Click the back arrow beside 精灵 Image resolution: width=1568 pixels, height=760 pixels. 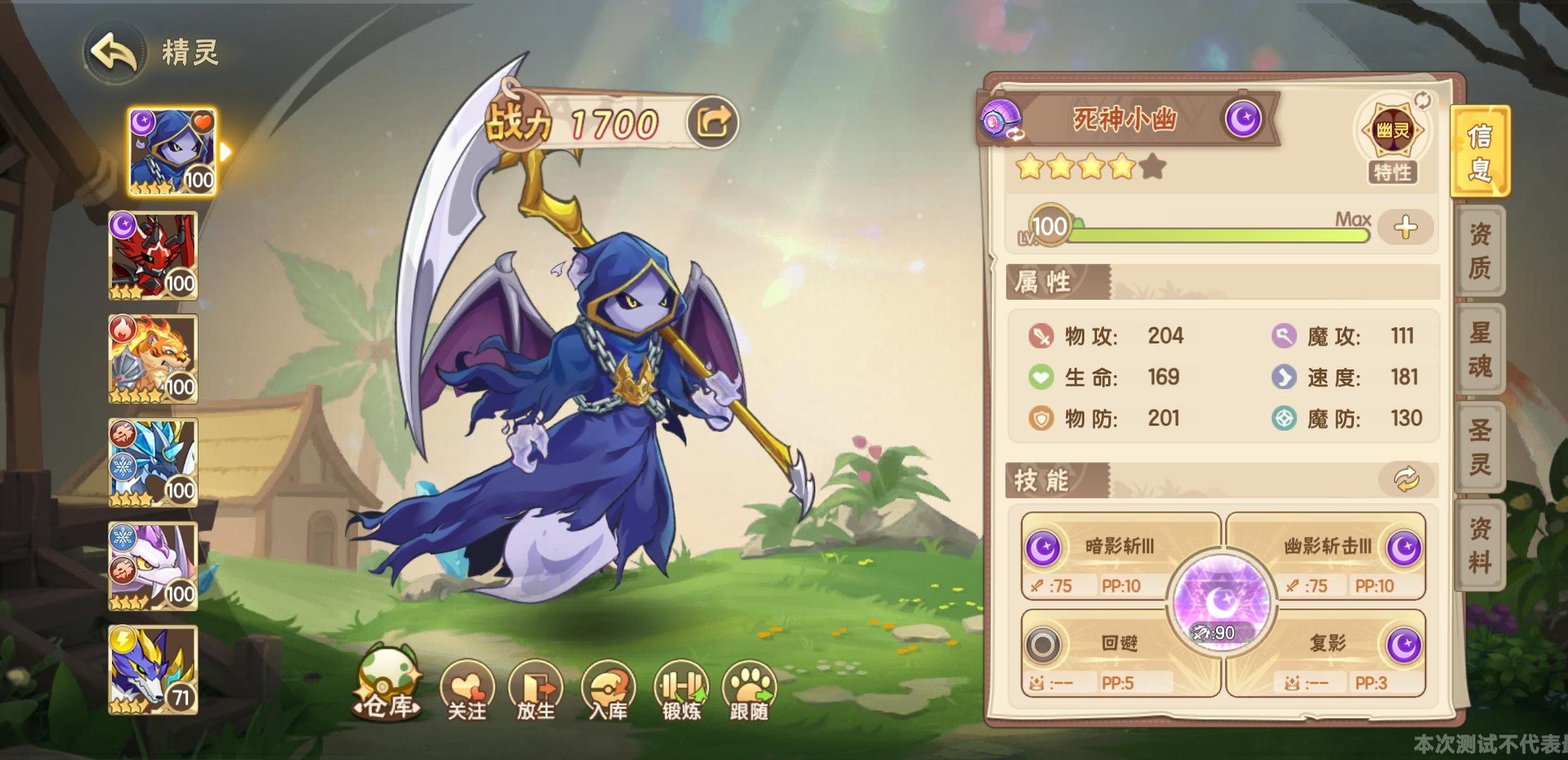click(x=113, y=51)
